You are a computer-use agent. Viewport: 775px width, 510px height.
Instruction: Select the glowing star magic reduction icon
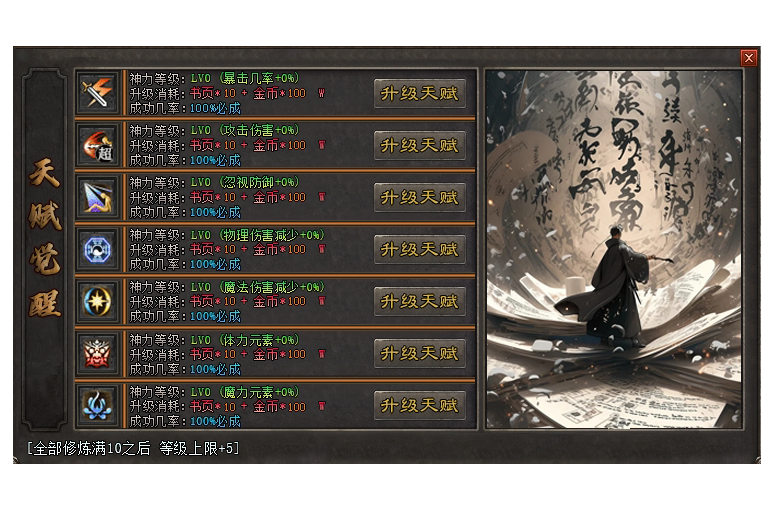(x=99, y=302)
